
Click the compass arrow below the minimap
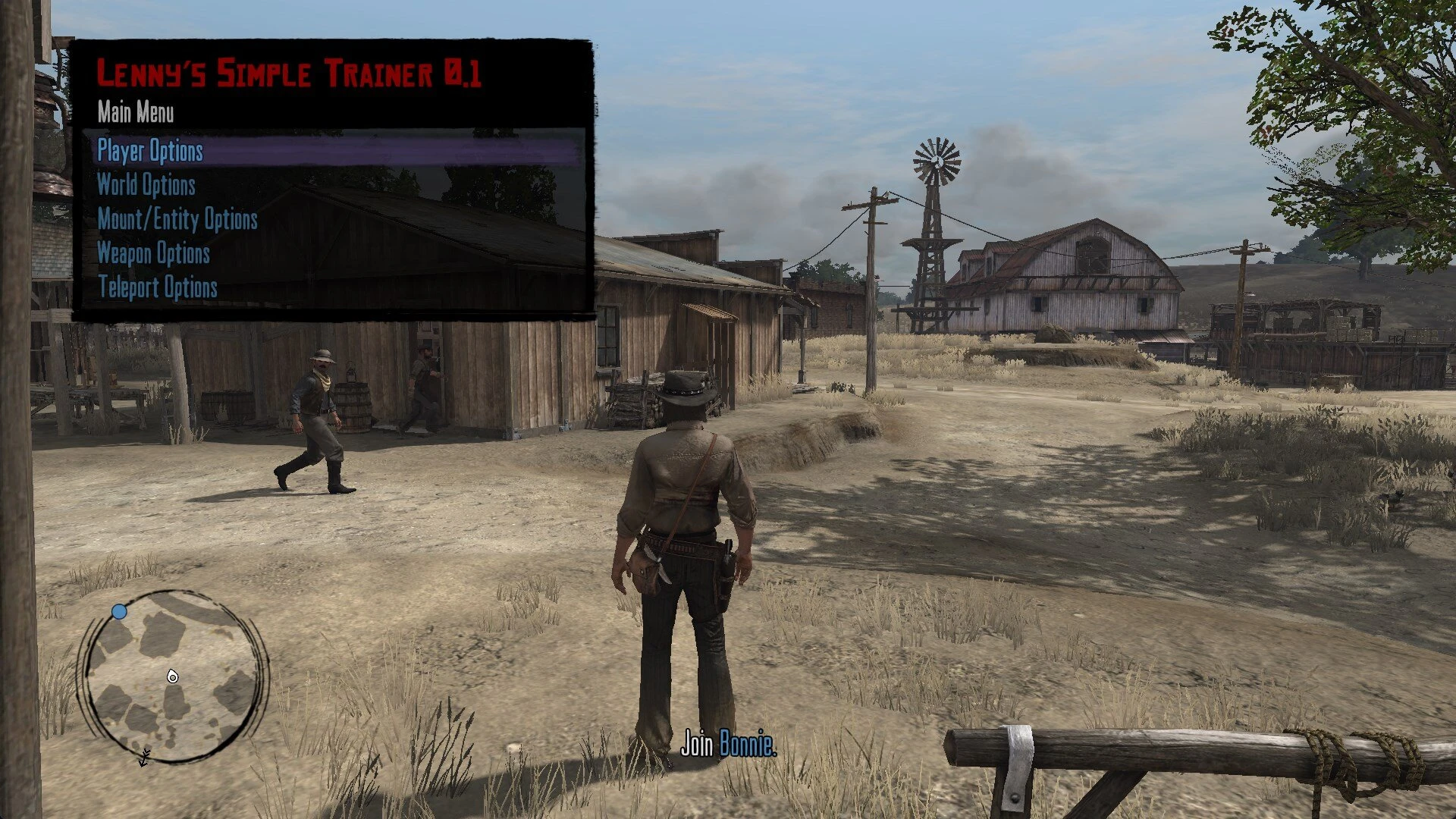[x=144, y=757]
